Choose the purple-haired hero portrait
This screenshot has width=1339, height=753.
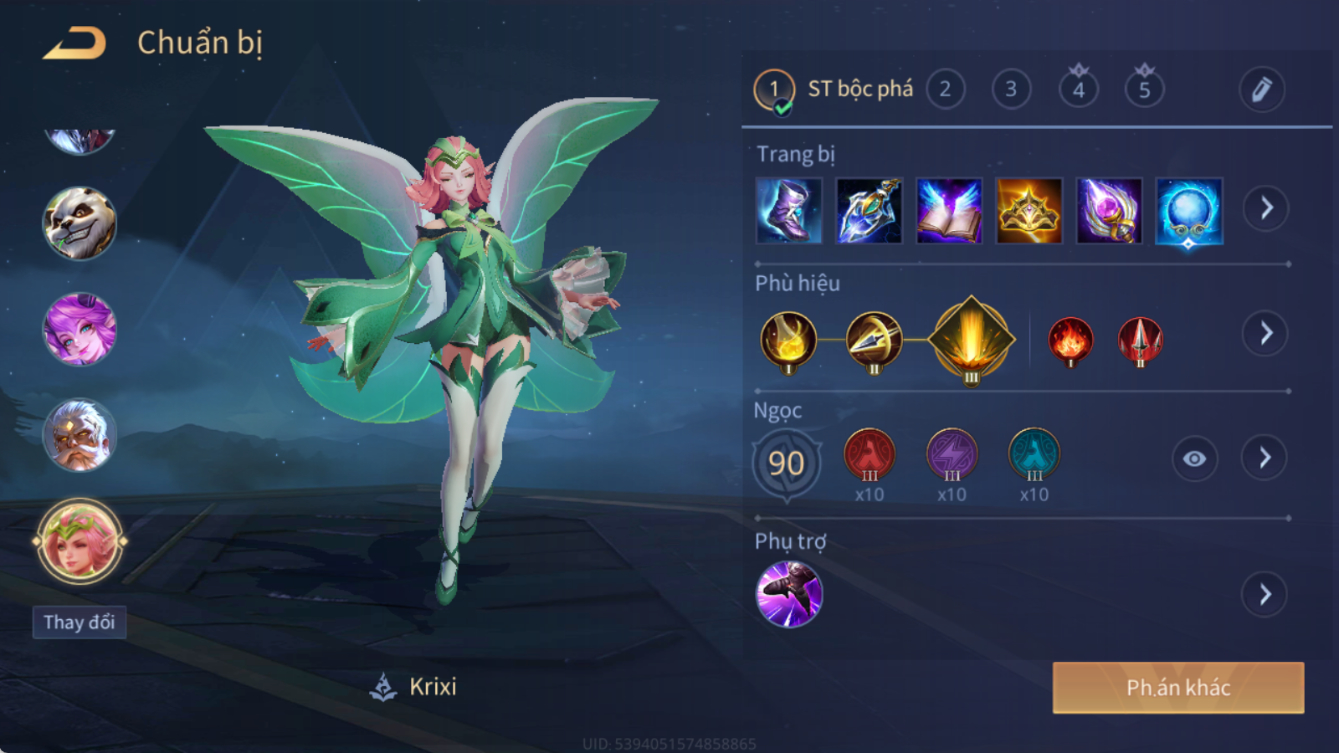(79, 330)
